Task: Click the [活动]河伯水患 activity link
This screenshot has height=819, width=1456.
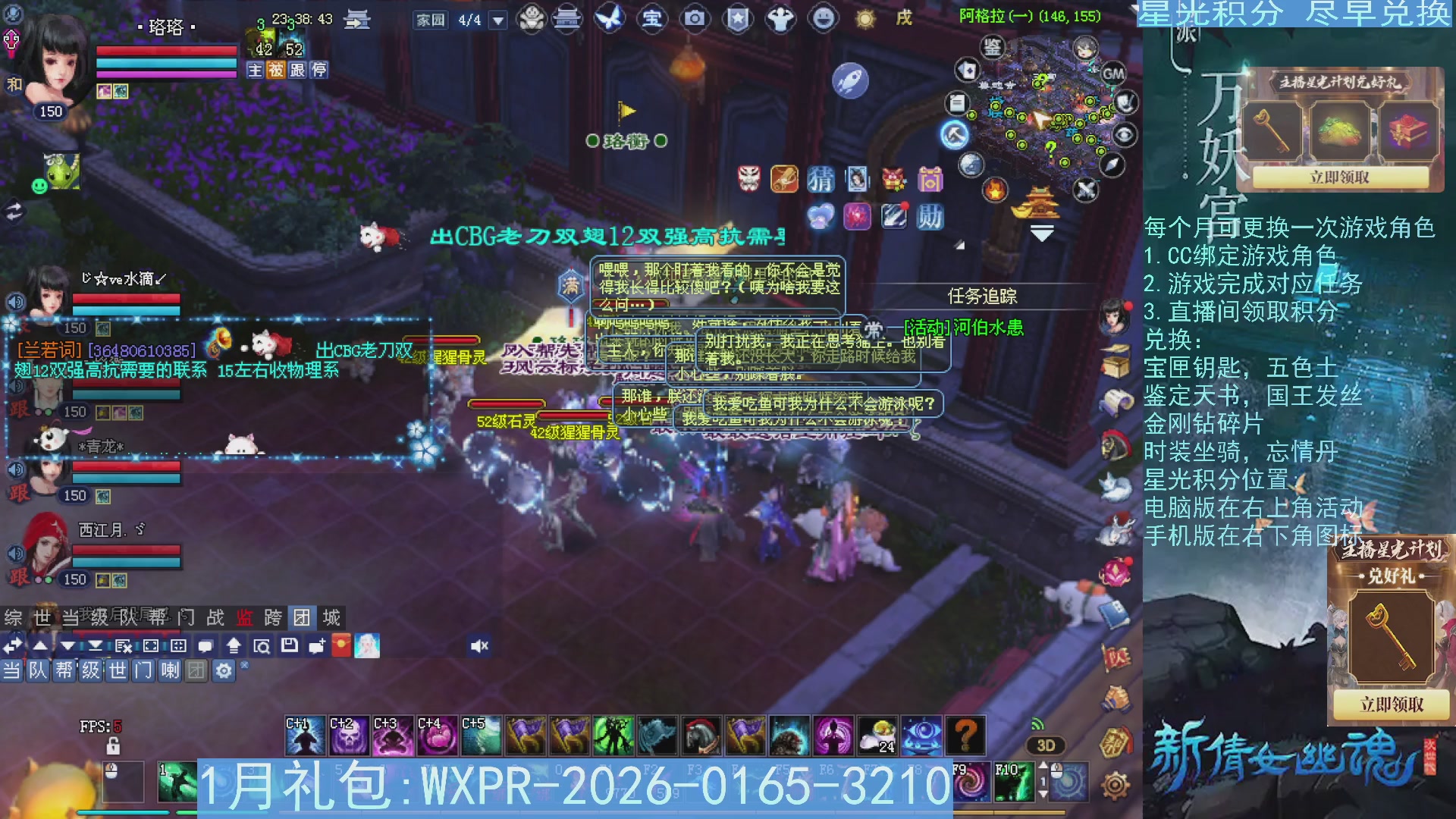Action: point(963,328)
